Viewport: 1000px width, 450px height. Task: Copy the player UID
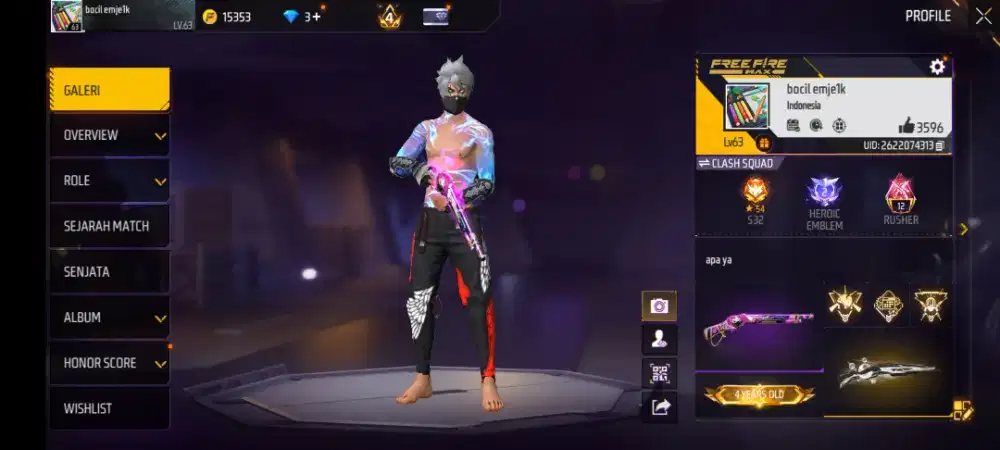[x=941, y=146]
